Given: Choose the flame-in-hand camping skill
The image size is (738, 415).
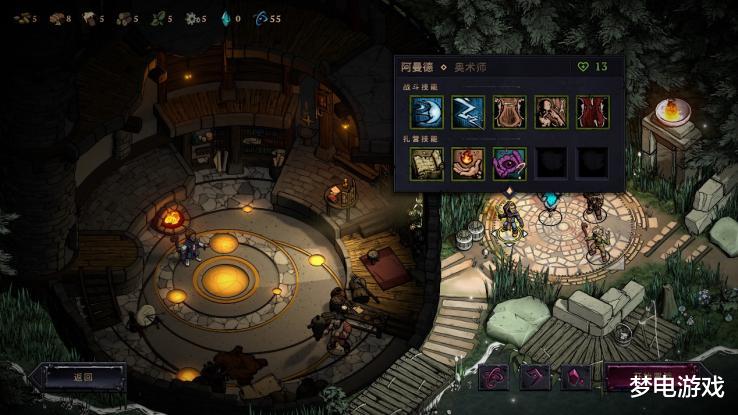Looking at the screenshot, I should tap(468, 163).
